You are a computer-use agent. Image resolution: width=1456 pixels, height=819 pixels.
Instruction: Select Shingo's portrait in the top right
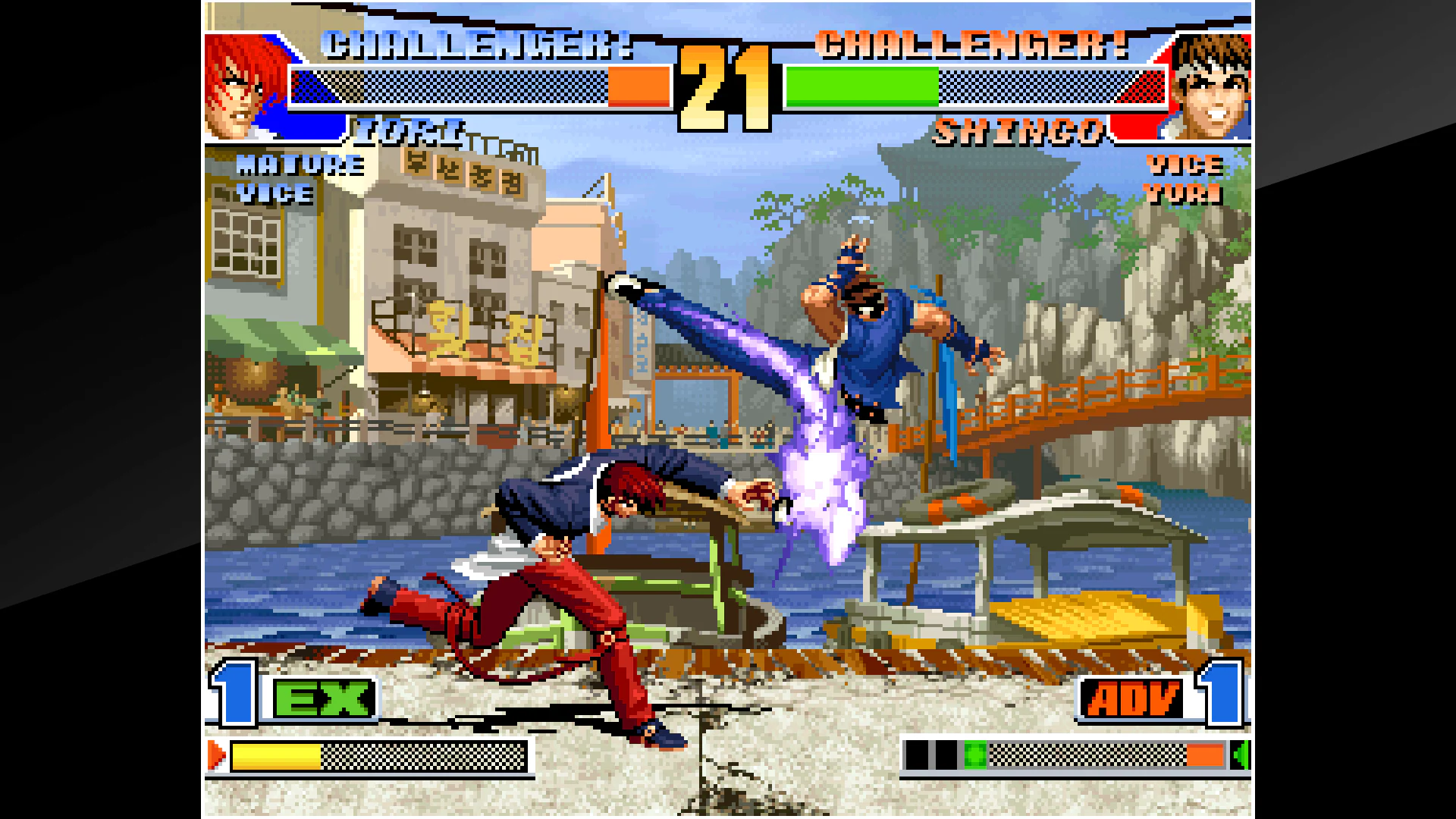[1210, 83]
